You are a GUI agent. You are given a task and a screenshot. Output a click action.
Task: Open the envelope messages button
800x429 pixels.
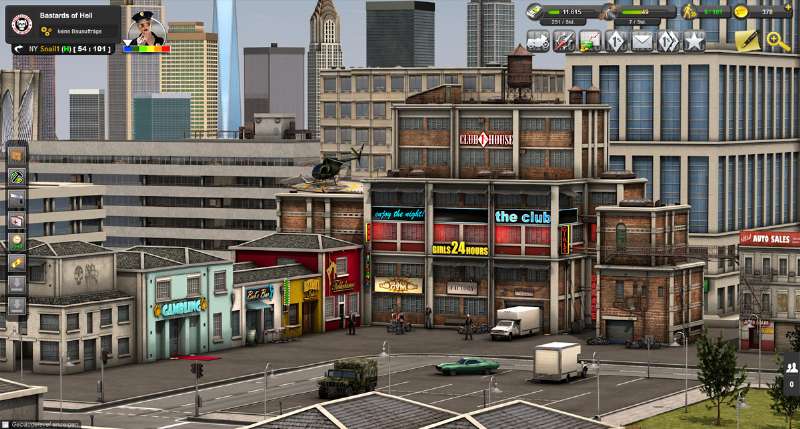pyautogui.click(x=642, y=41)
